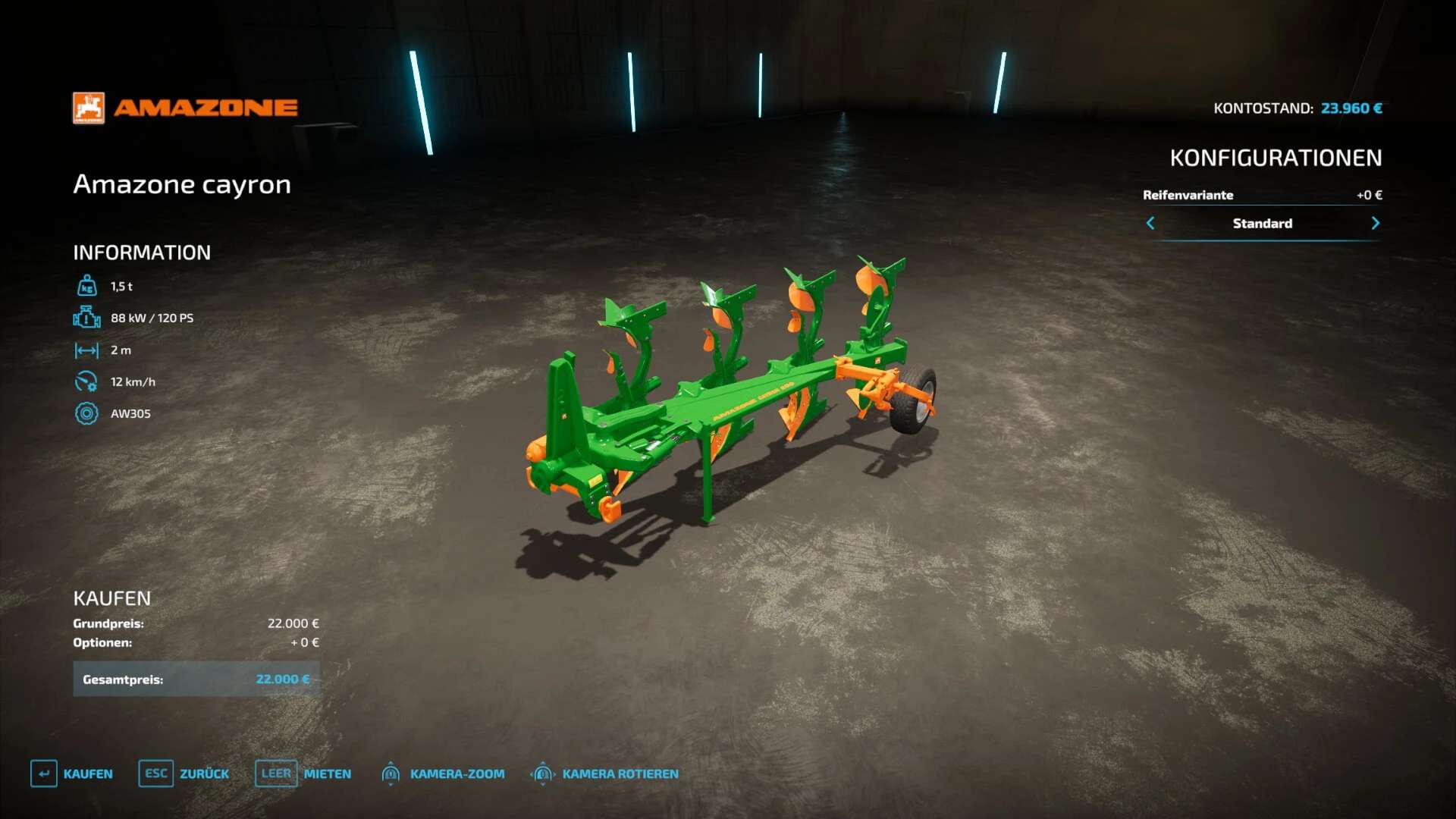
Task: Select previous Reifenvariante with left arrow
Action: point(1150,223)
